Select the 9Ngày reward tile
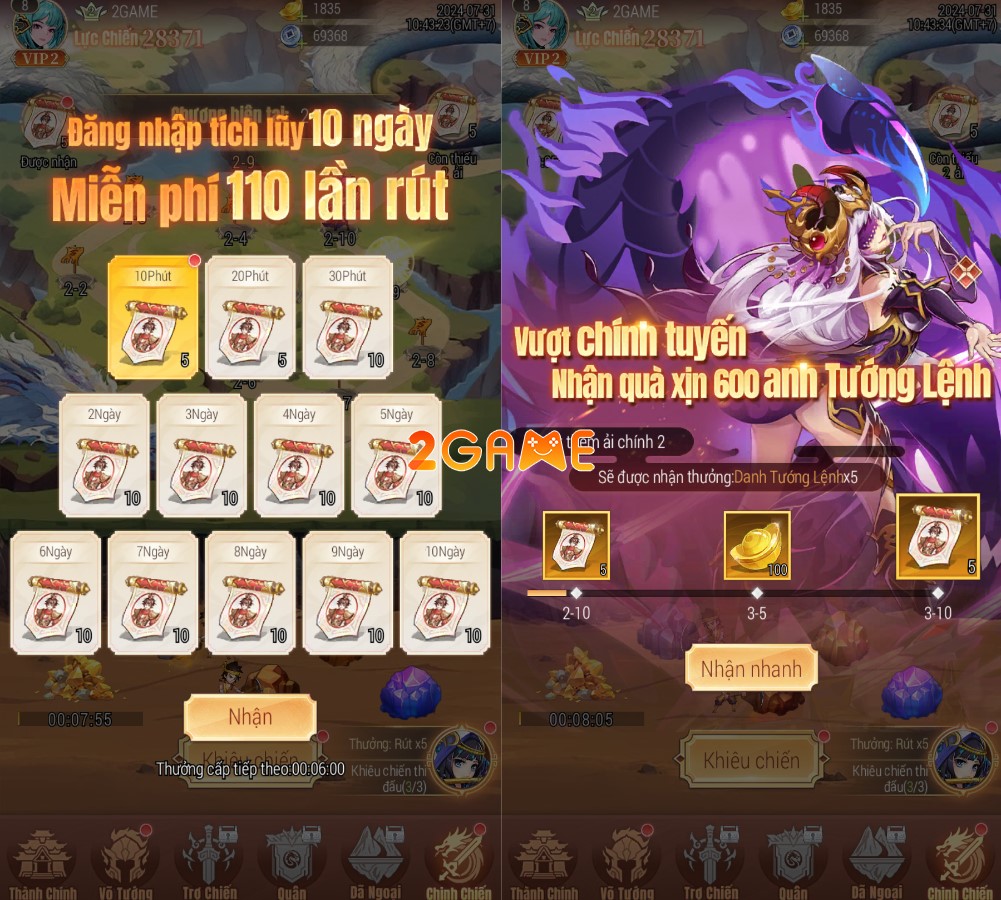1001x900 pixels. point(347,593)
